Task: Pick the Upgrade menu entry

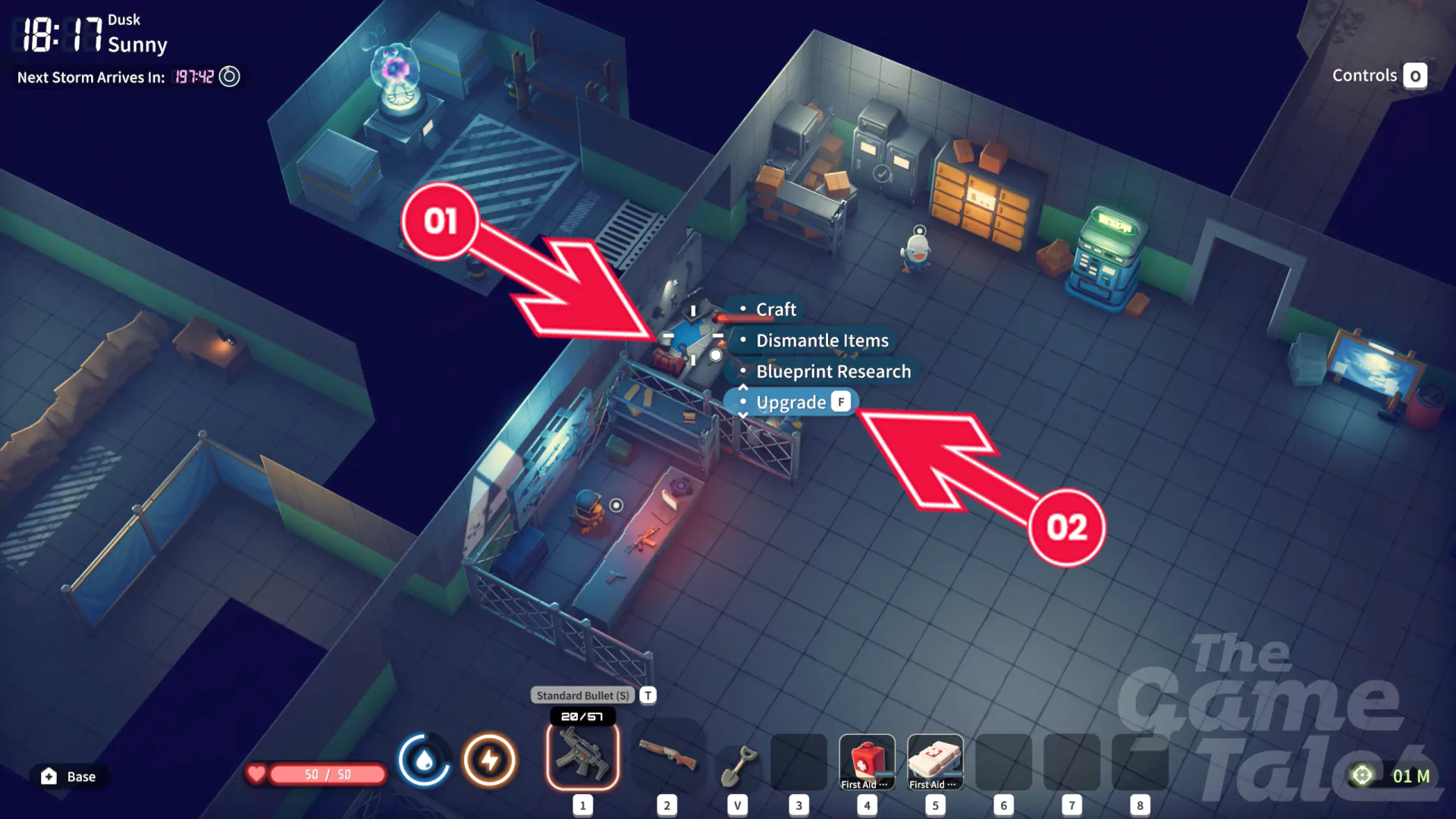Action: 791,402
